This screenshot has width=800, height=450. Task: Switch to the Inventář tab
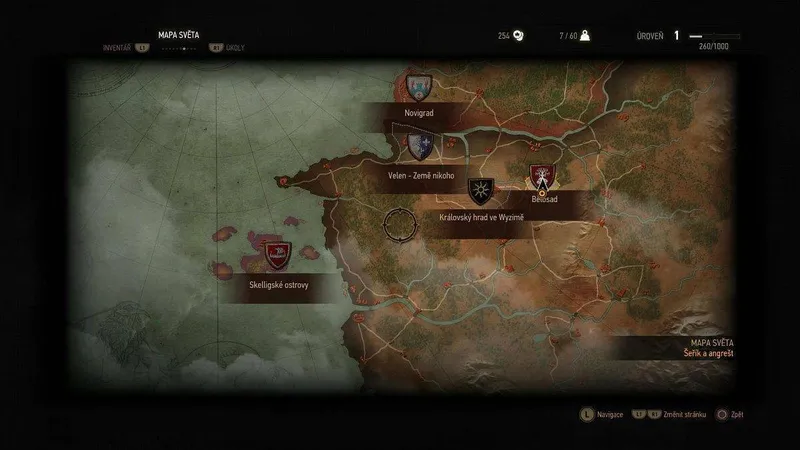119,47
